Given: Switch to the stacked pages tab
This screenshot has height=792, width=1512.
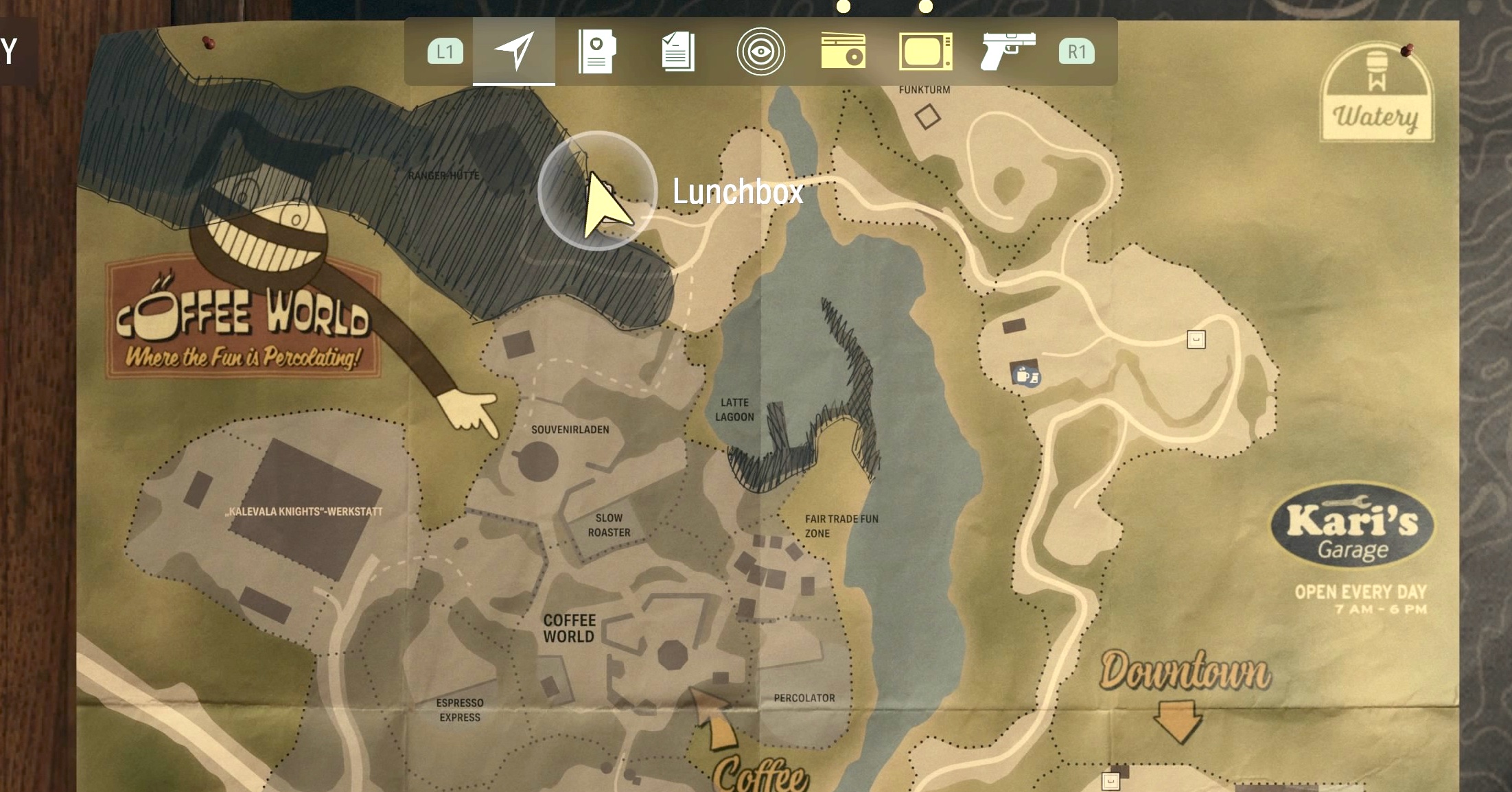Looking at the screenshot, I should (x=678, y=51).
